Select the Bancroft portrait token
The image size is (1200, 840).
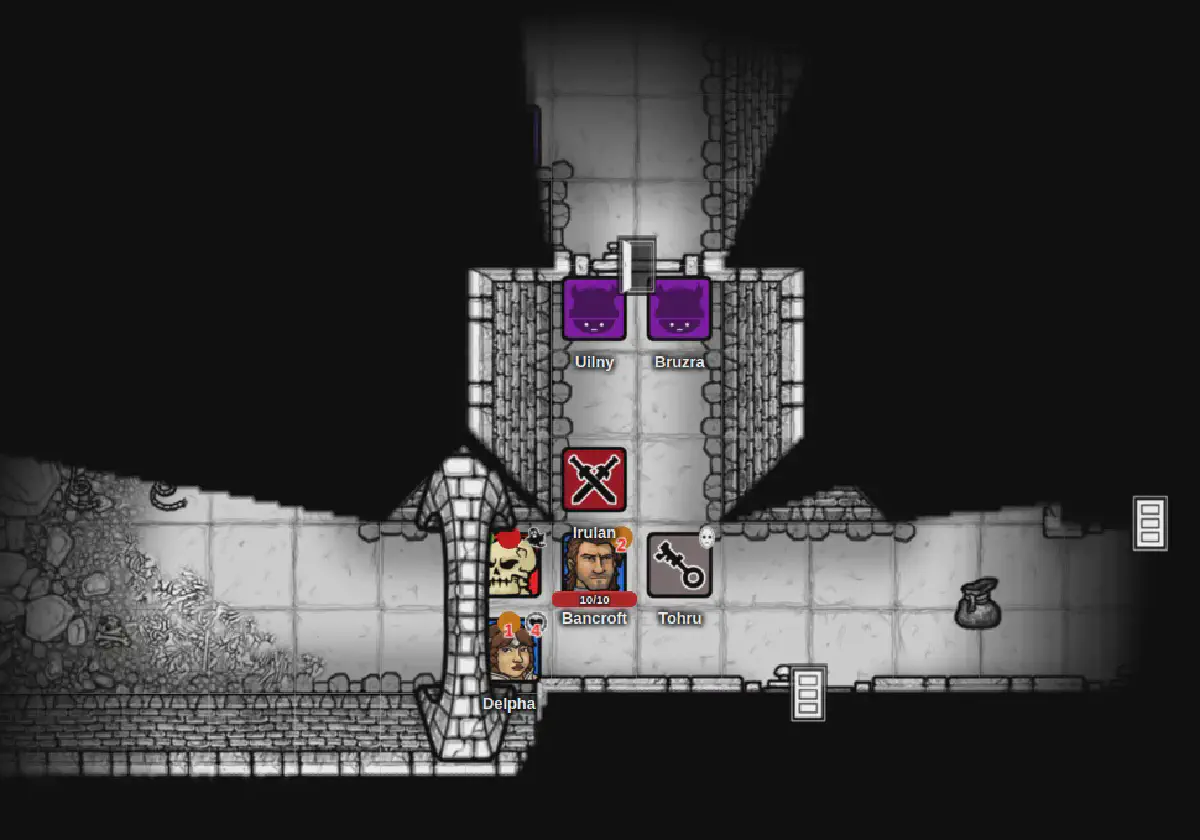[593, 562]
